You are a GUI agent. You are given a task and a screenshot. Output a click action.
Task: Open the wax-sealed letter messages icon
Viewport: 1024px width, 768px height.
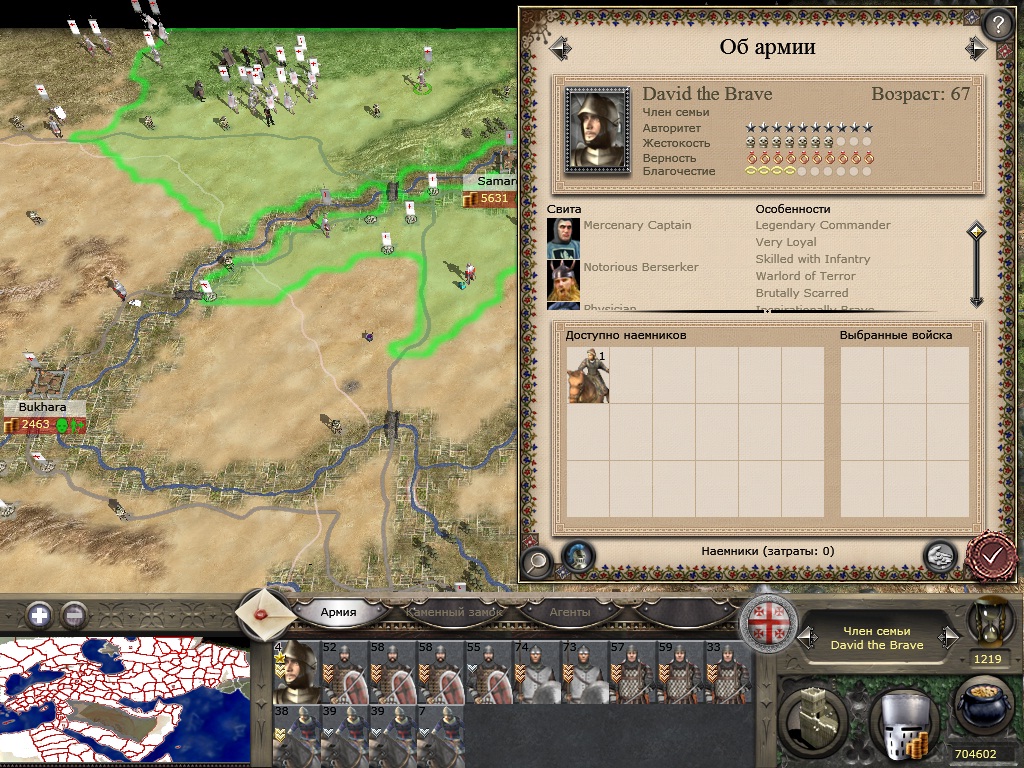(265, 612)
